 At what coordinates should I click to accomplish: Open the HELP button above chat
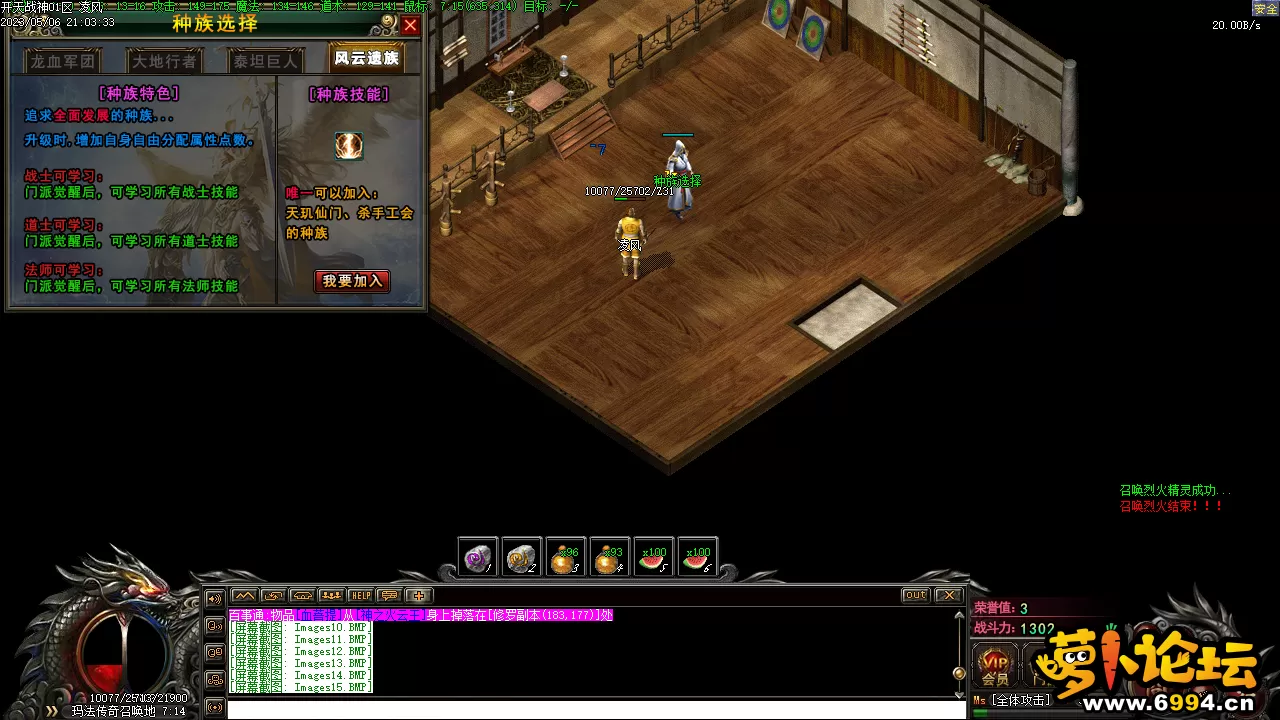360,596
